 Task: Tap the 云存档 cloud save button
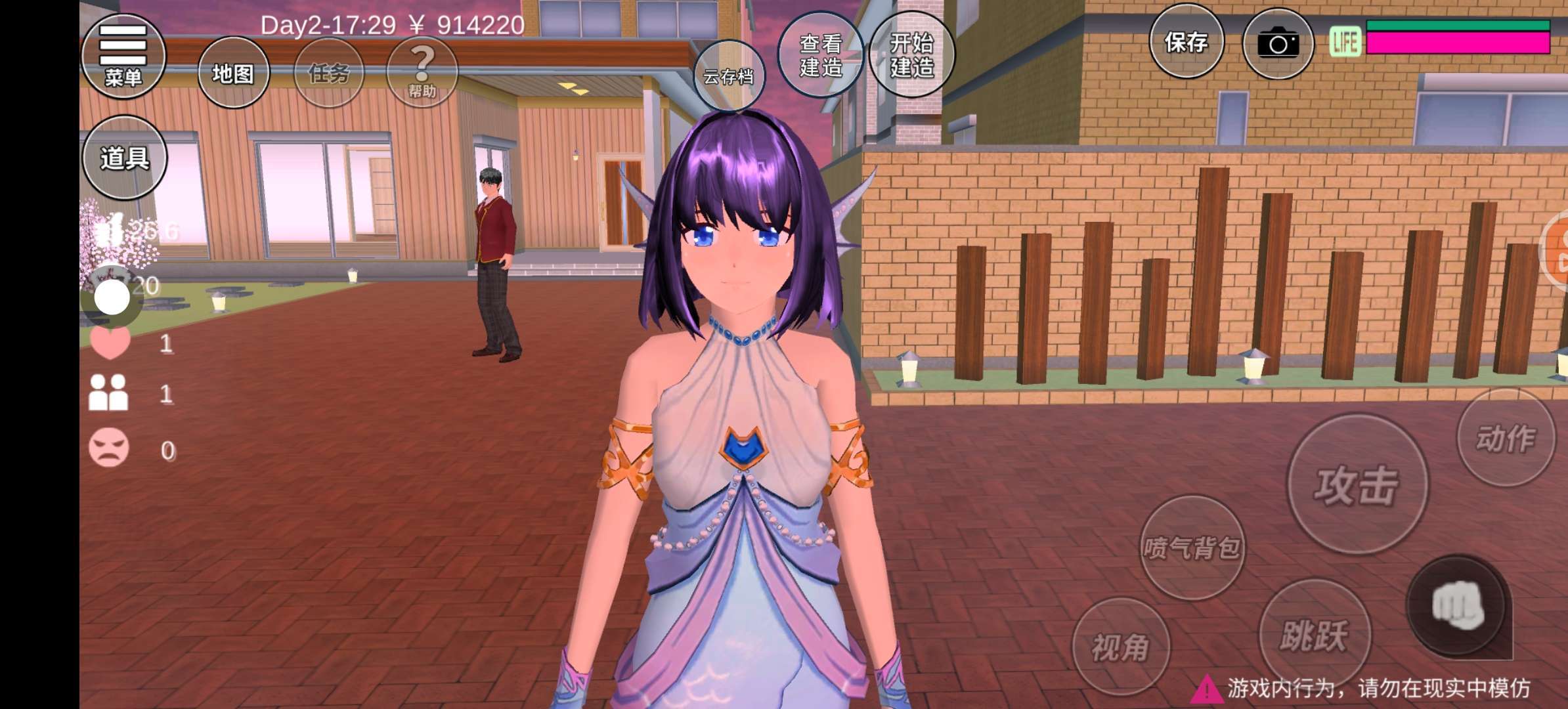[x=728, y=76]
